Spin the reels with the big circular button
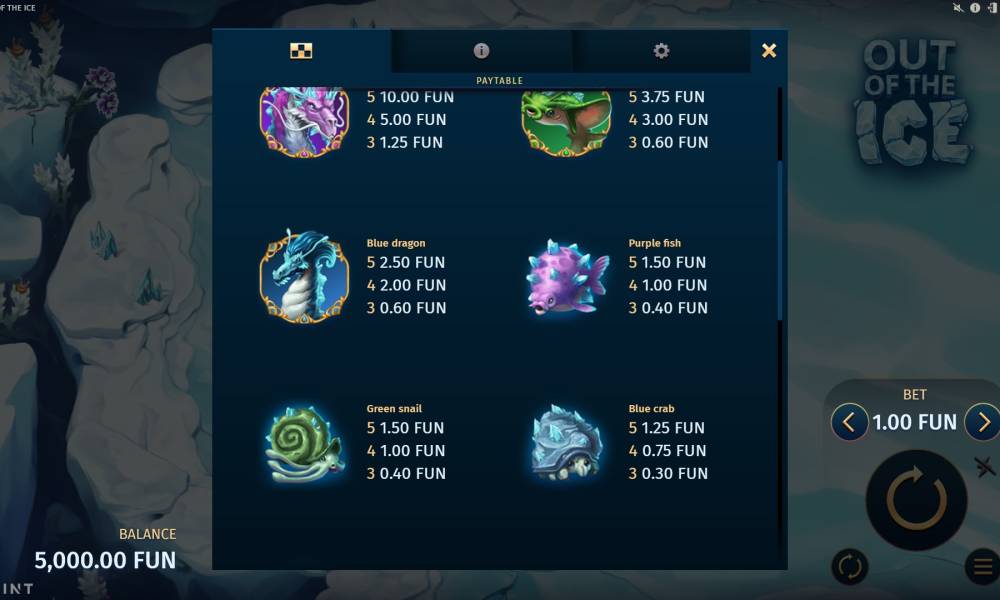Viewport: 1000px width, 600px height. coord(915,499)
